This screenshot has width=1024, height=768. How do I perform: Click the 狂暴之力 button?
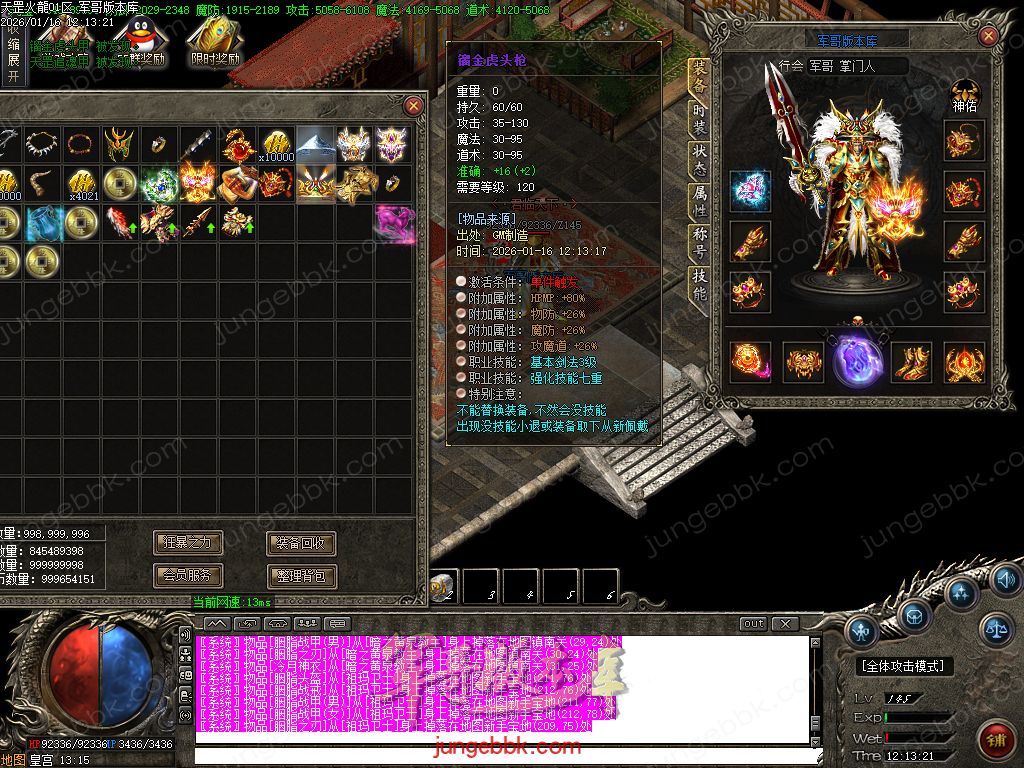pos(188,543)
